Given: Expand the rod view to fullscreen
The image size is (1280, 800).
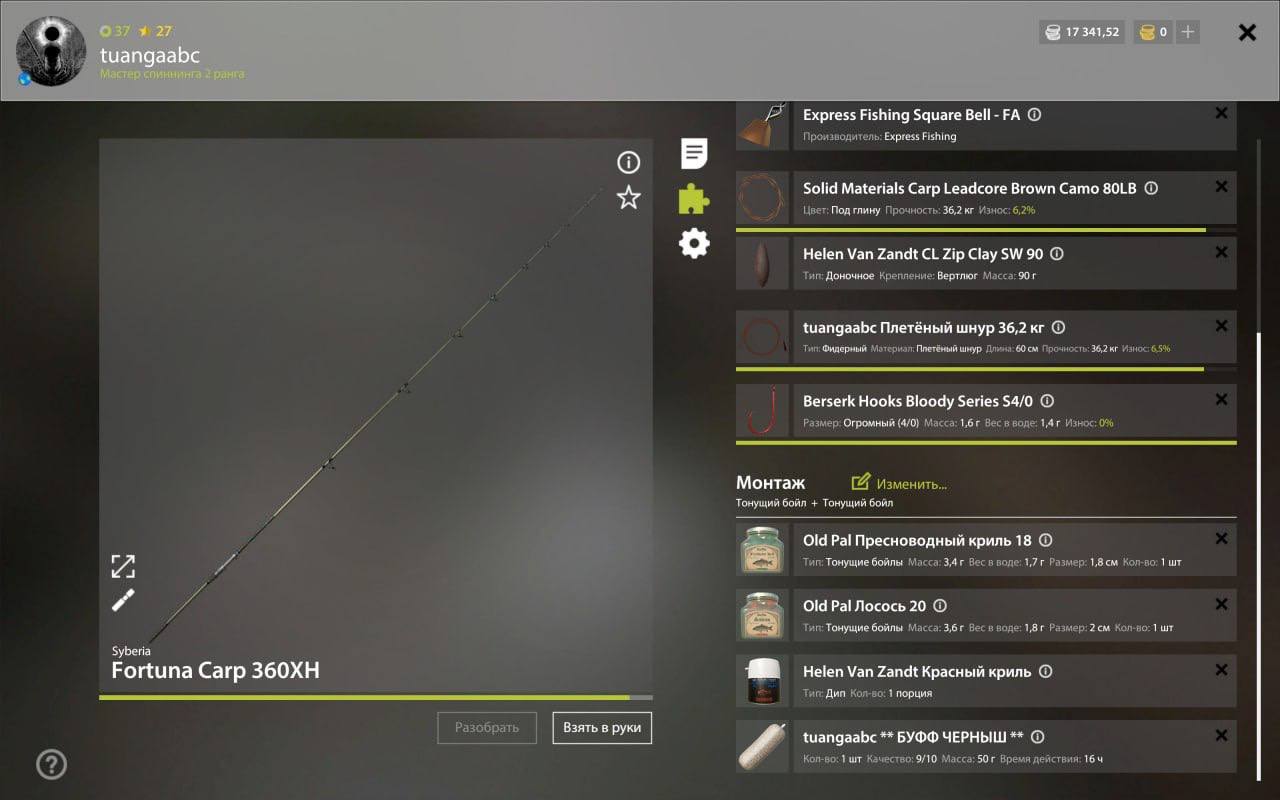Looking at the screenshot, I should [122, 566].
